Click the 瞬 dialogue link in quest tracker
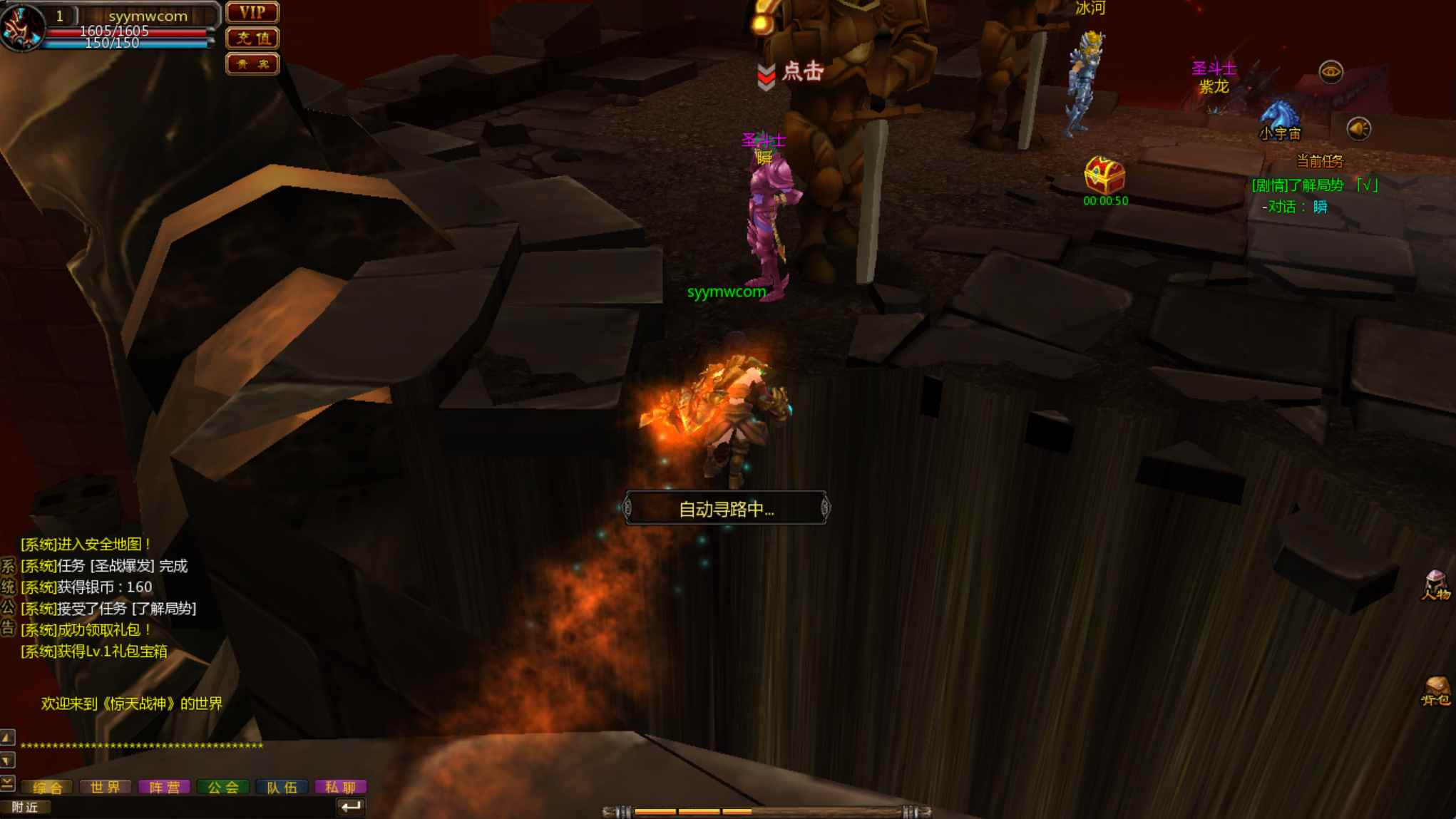 click(1321, 207)
